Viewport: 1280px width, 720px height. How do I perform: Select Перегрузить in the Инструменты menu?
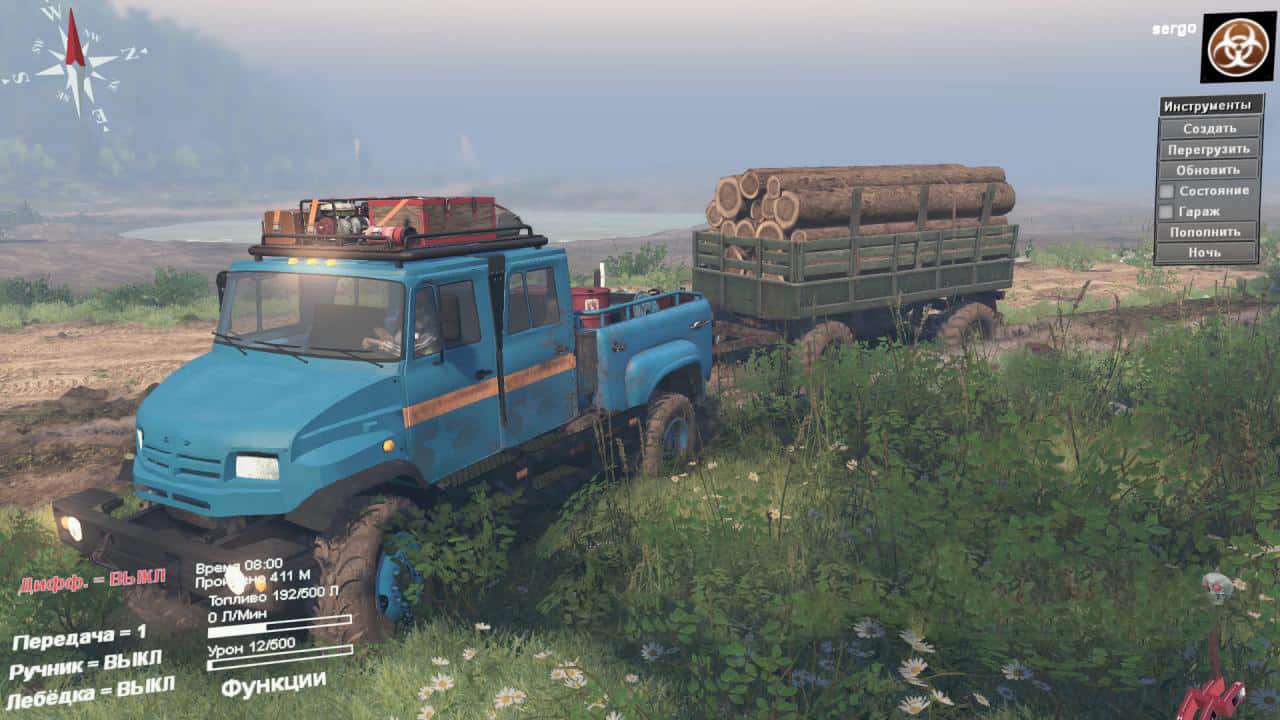tap(1209, 149)
